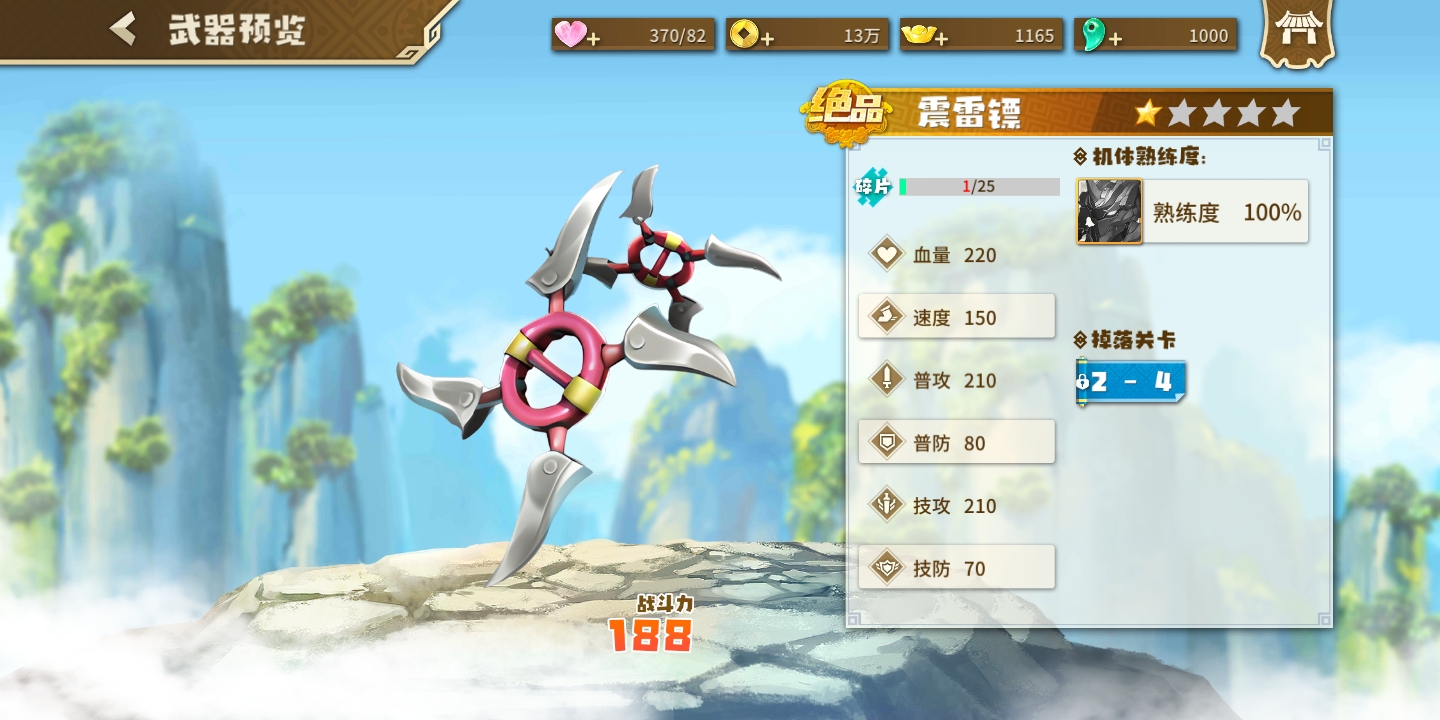Viewport: 1440px width, 720px height.
Task: Select the 技防 70 stat row
Action: 957,568
